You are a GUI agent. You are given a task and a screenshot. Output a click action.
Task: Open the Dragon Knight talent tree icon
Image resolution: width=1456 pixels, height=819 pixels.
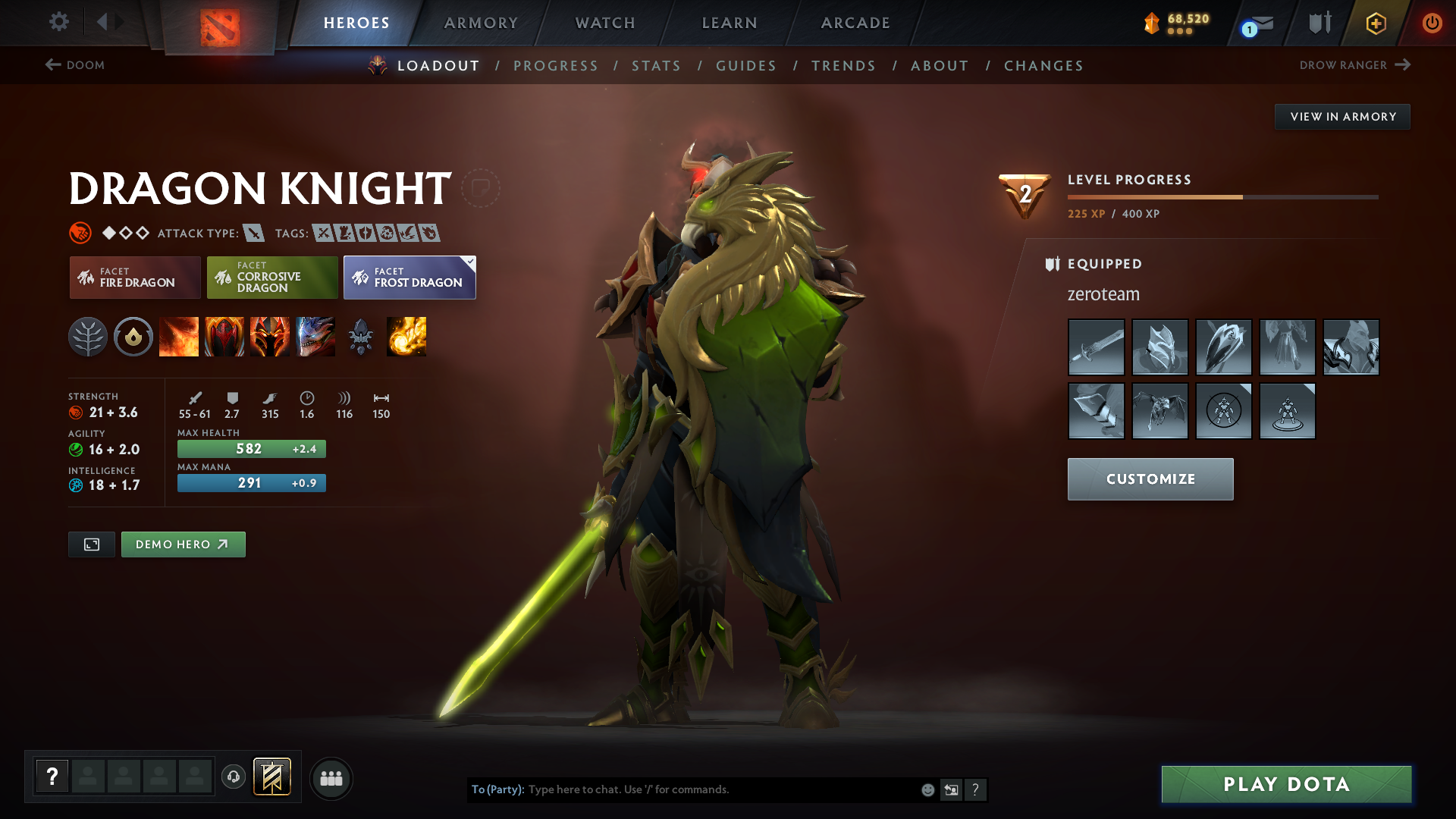click(x=89, y=337)
